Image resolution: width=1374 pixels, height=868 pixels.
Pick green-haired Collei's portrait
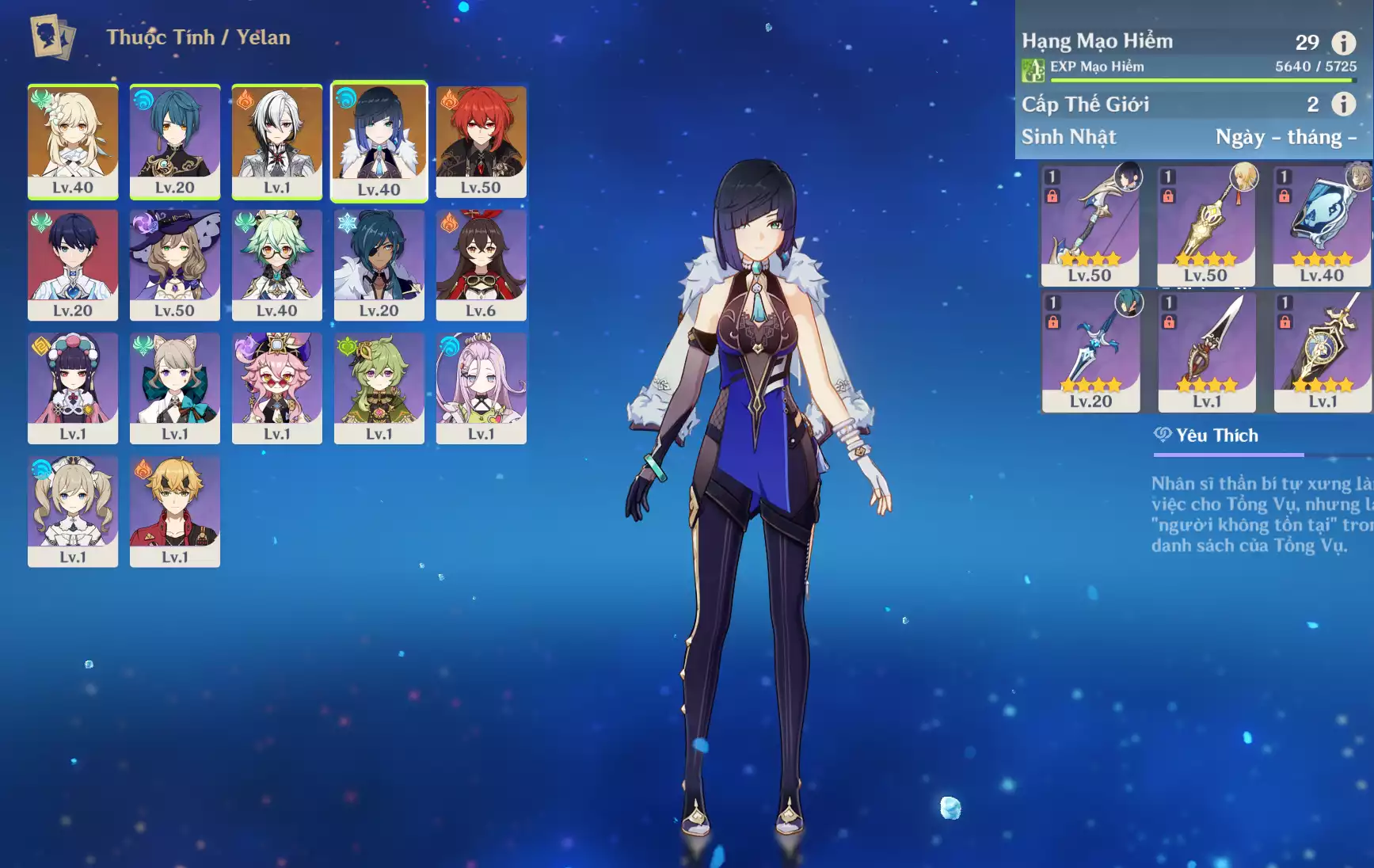pyautogui.click(x=379, y=387)
